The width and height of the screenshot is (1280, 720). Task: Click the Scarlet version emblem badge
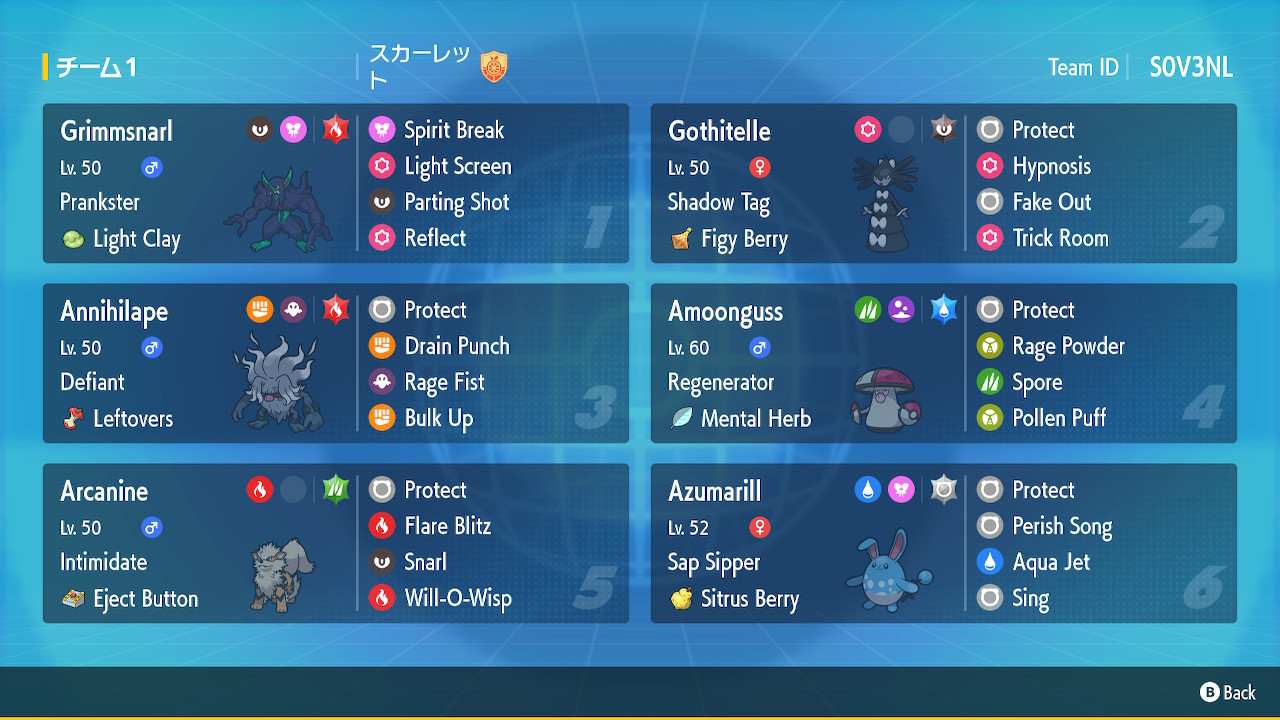(497, 64)
